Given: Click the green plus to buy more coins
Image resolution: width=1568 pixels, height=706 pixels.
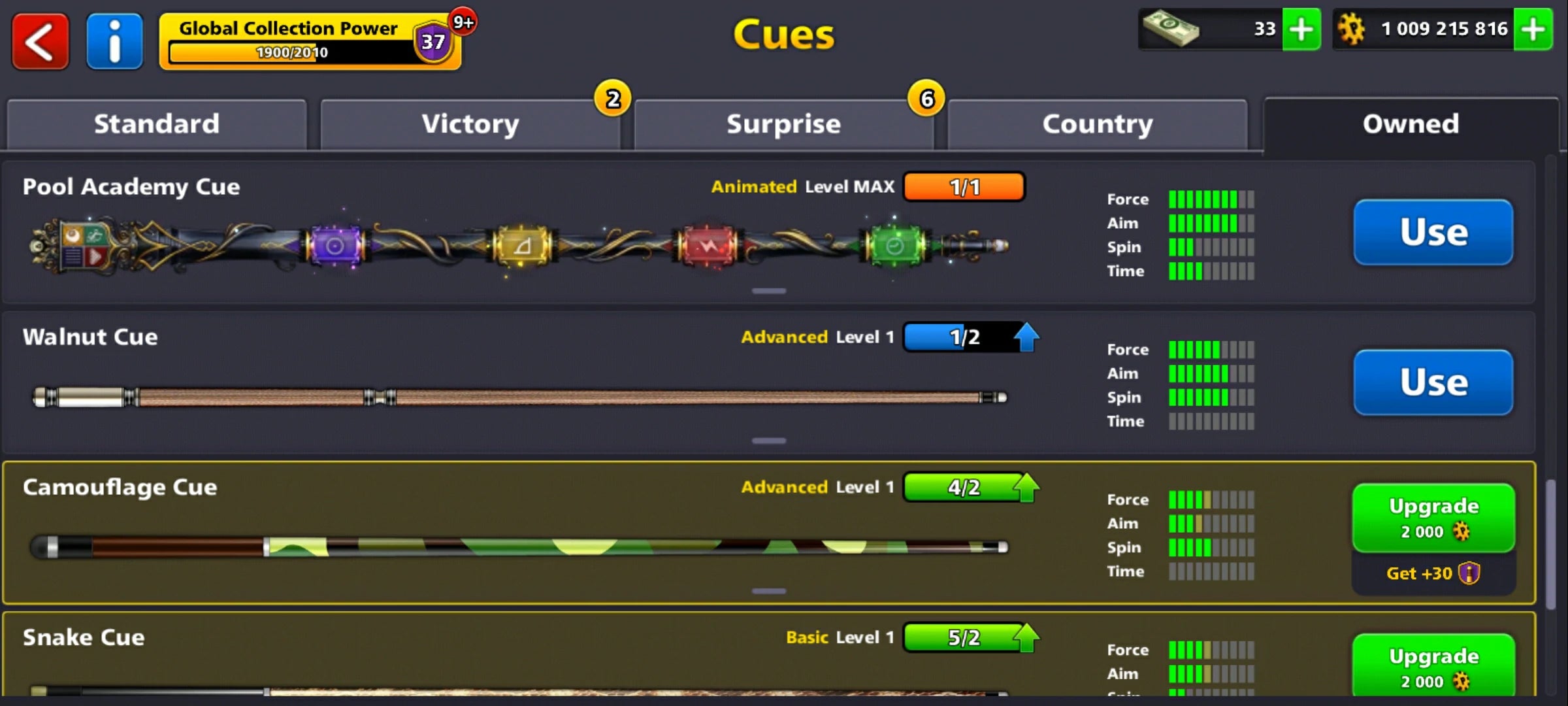Looking at the screenshot, I should 1535,29.
